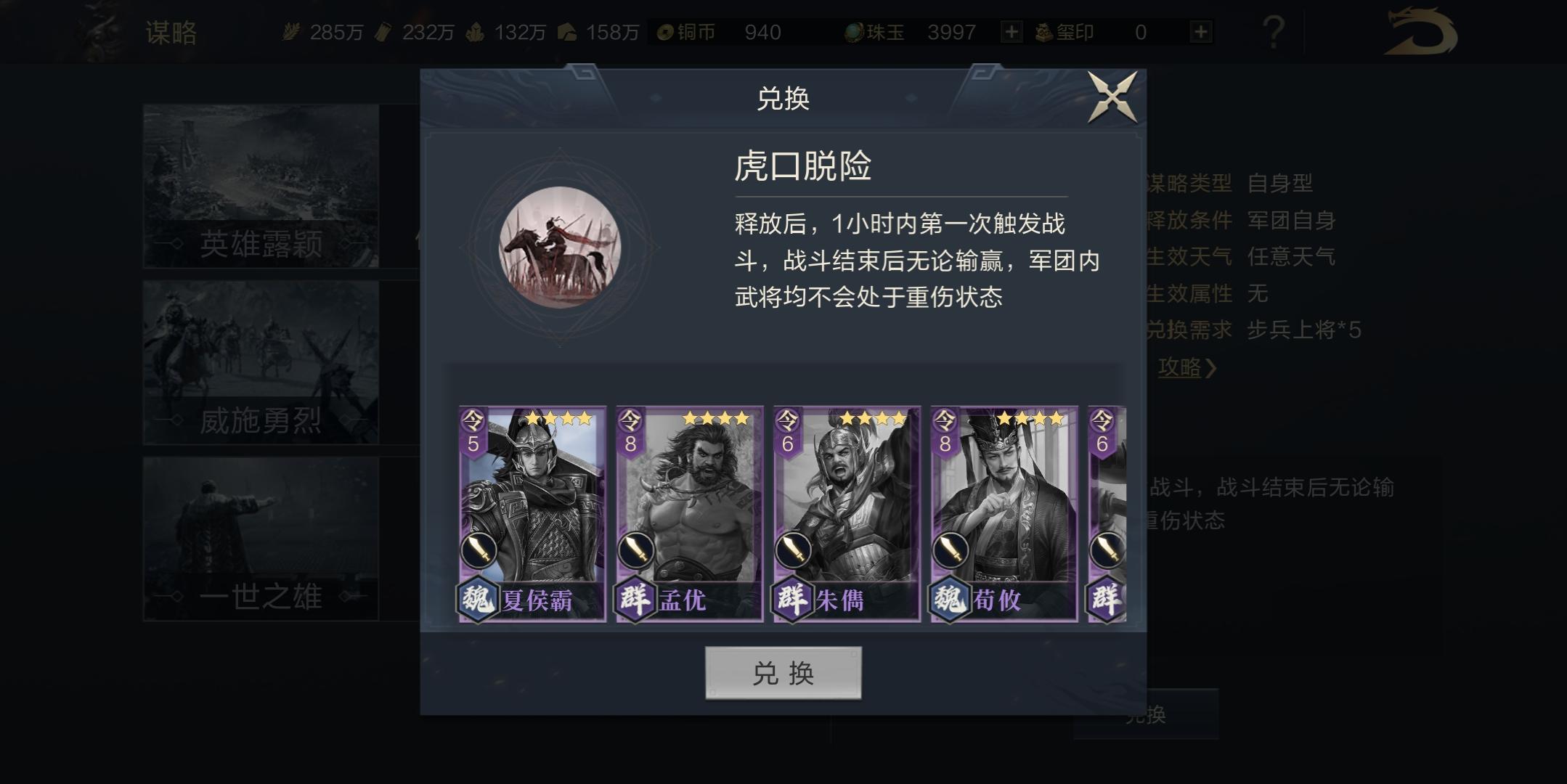Click the crystal resource icon showing 132万
The image size is (1567, 784).
point(477,32)
